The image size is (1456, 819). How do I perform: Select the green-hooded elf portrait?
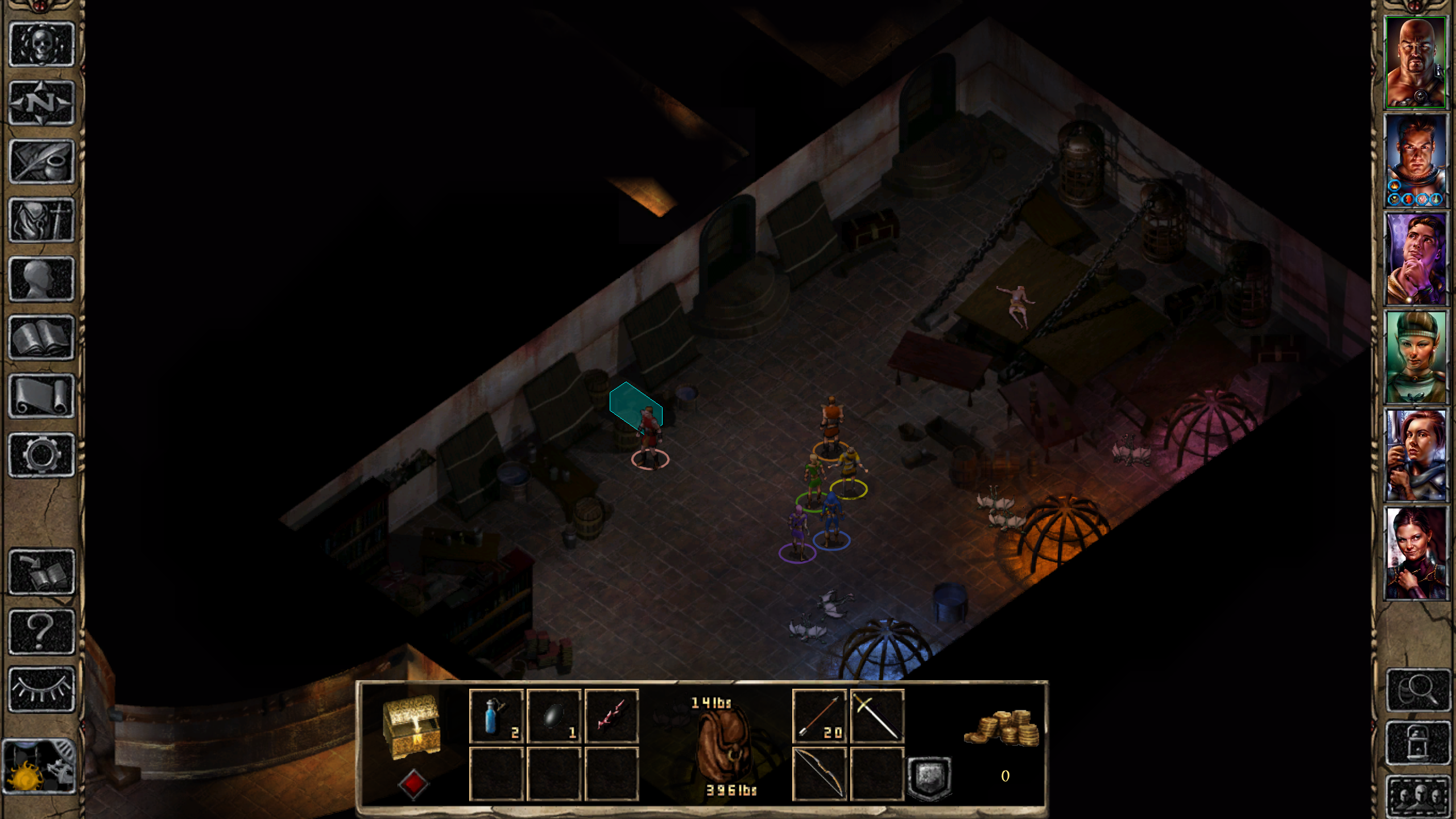(x=1416, y=357)
